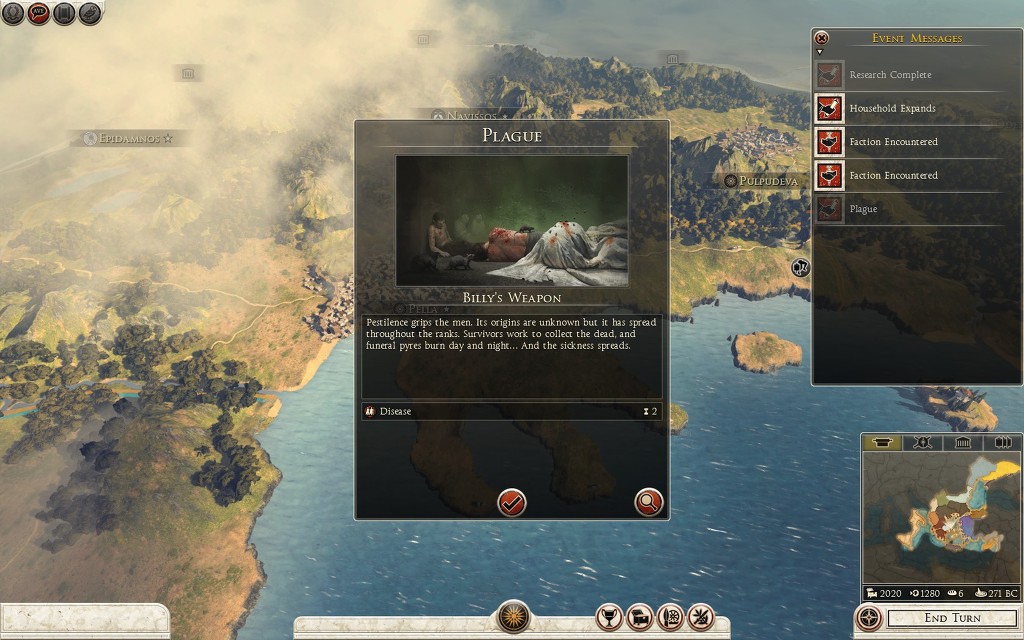Close the Event Messages panel
The height and width of the screenshot is (640, 1024).
click(822, 38)
